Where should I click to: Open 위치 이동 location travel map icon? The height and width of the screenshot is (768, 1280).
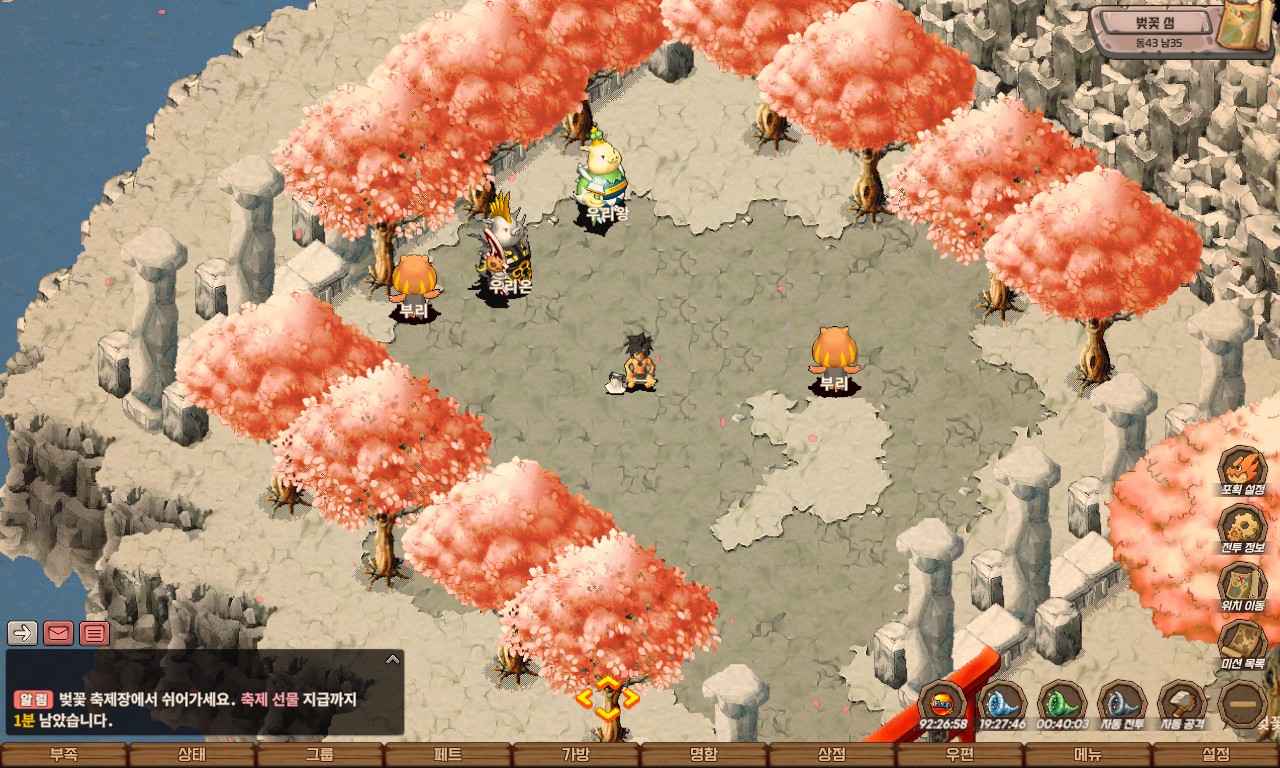click(x=1242, y=585)
